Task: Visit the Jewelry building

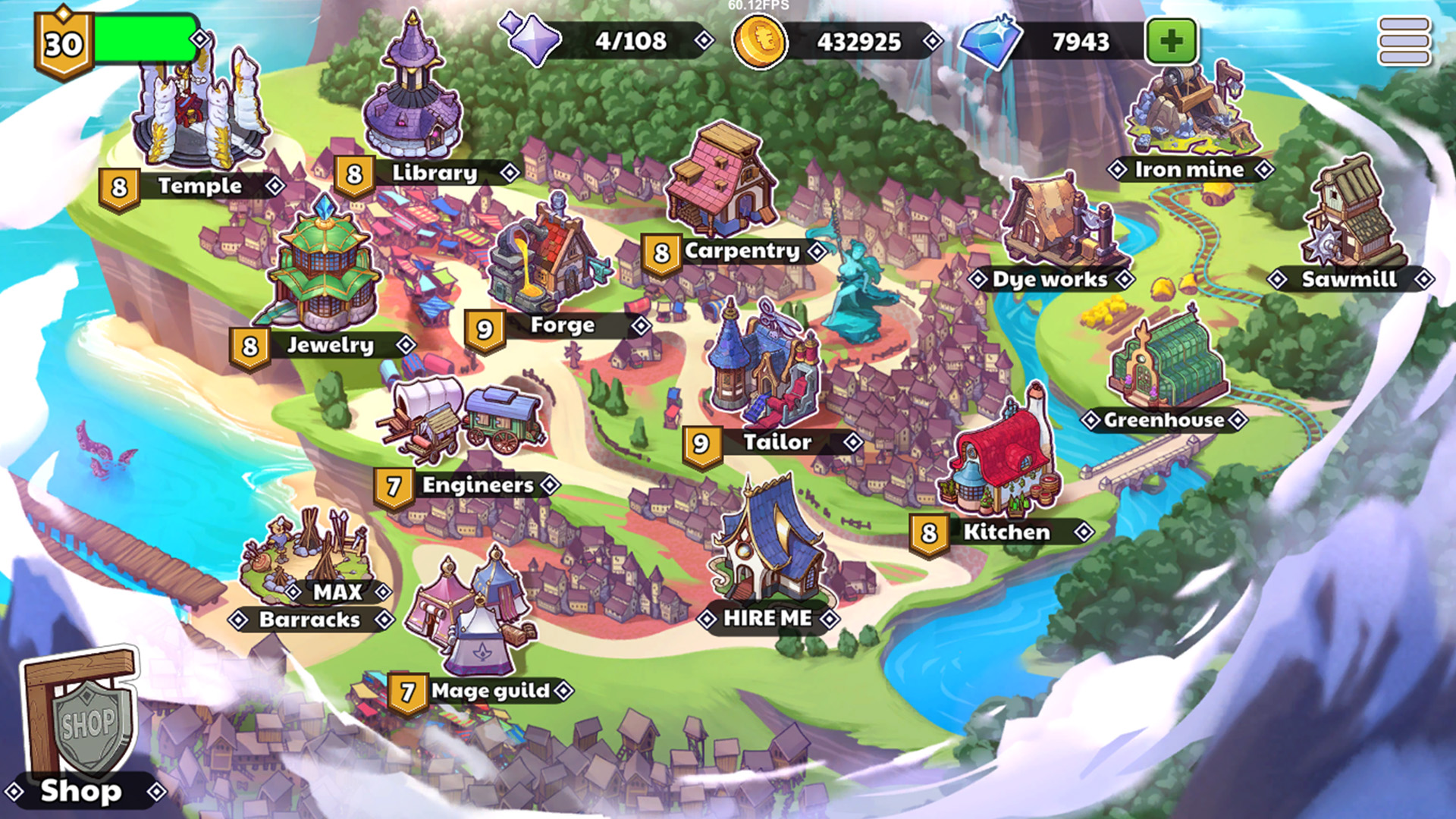Action: point(330,345)
